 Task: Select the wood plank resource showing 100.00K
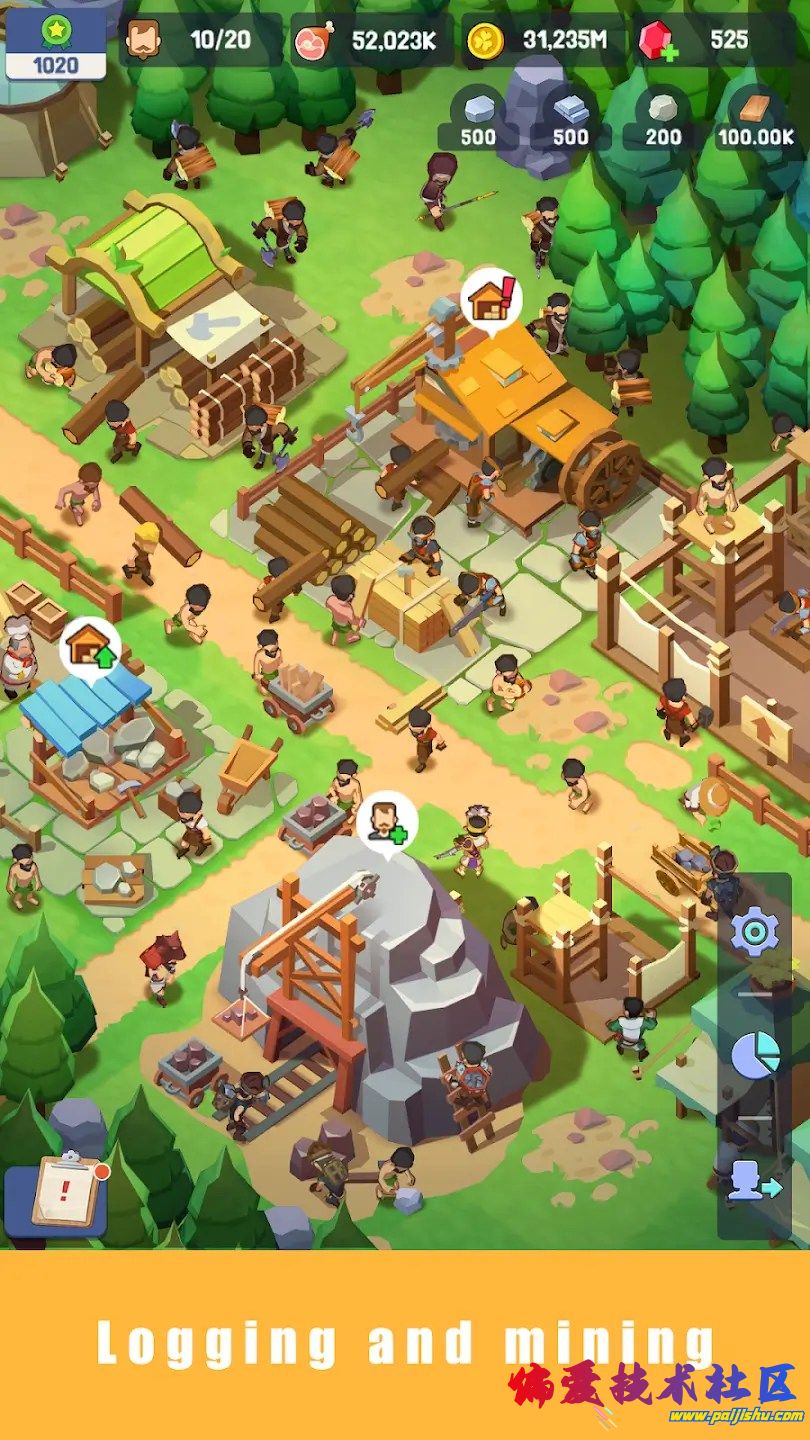755,118
